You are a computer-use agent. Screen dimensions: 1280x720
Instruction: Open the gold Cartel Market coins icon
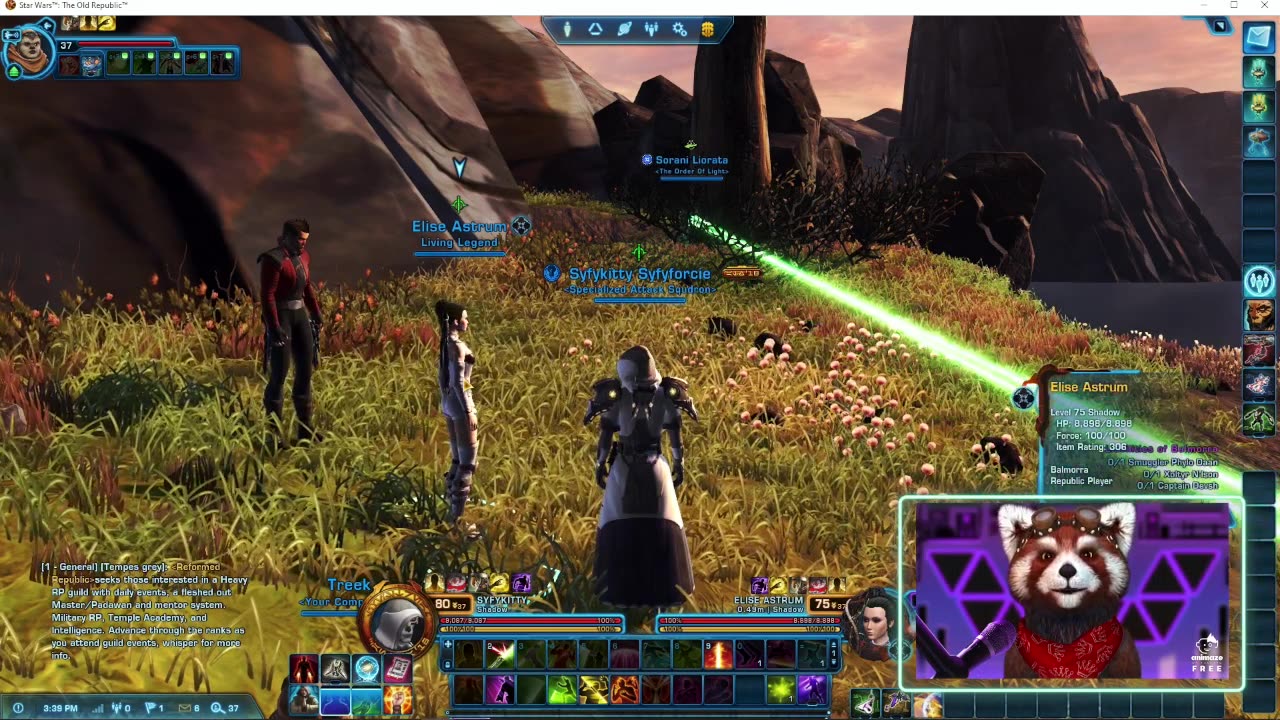[x=707, y=29]
